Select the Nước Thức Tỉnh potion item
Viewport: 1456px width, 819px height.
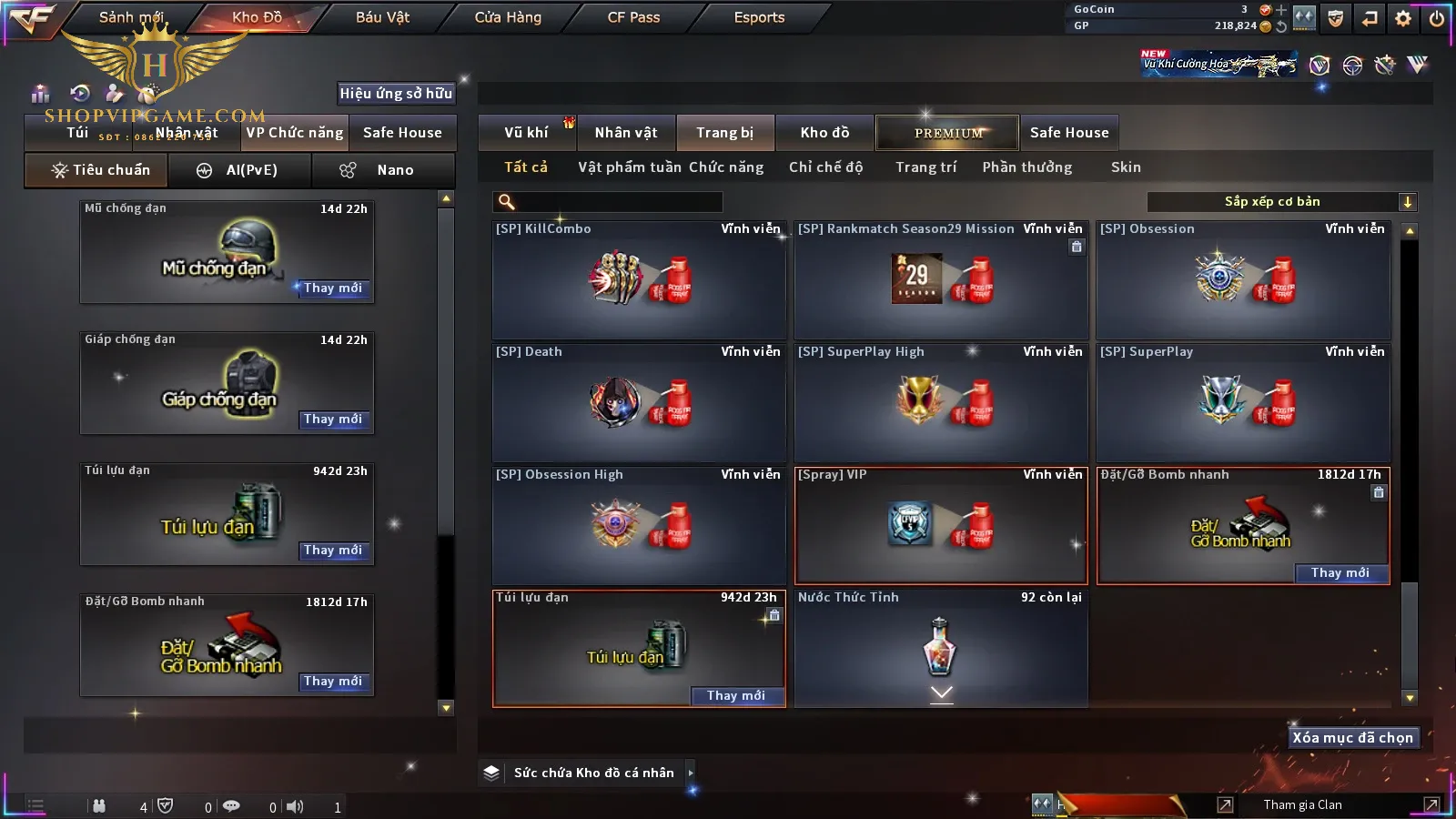(941, 647)
